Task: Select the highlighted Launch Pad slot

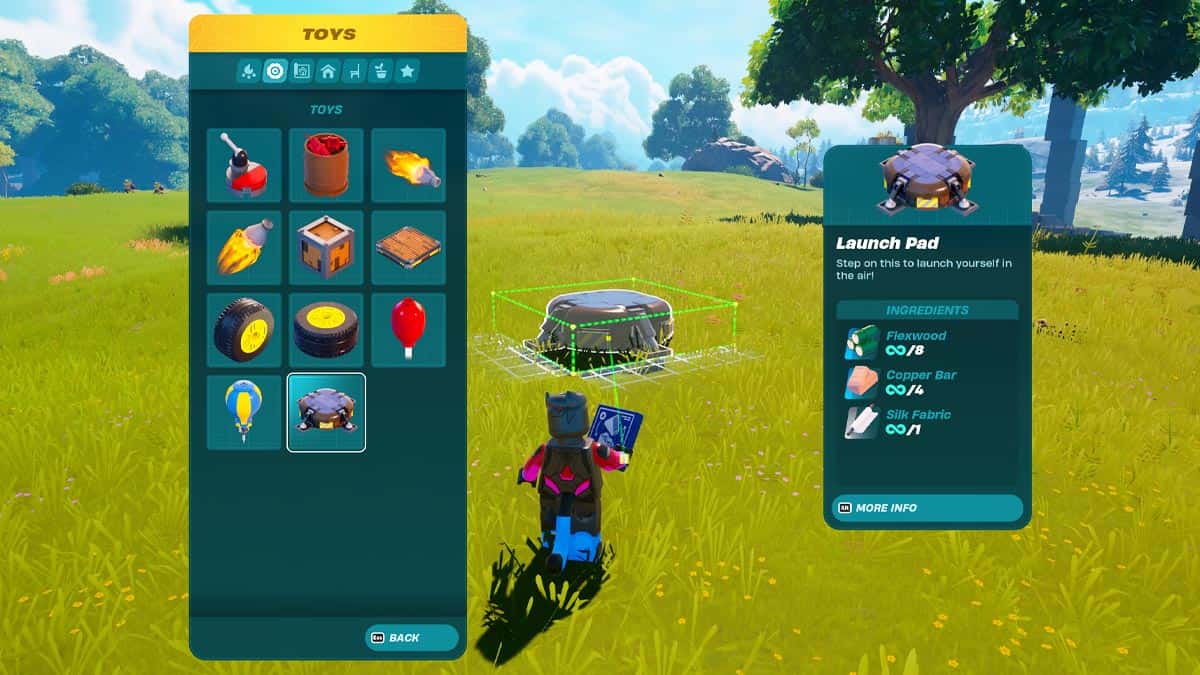Action: 326,412
